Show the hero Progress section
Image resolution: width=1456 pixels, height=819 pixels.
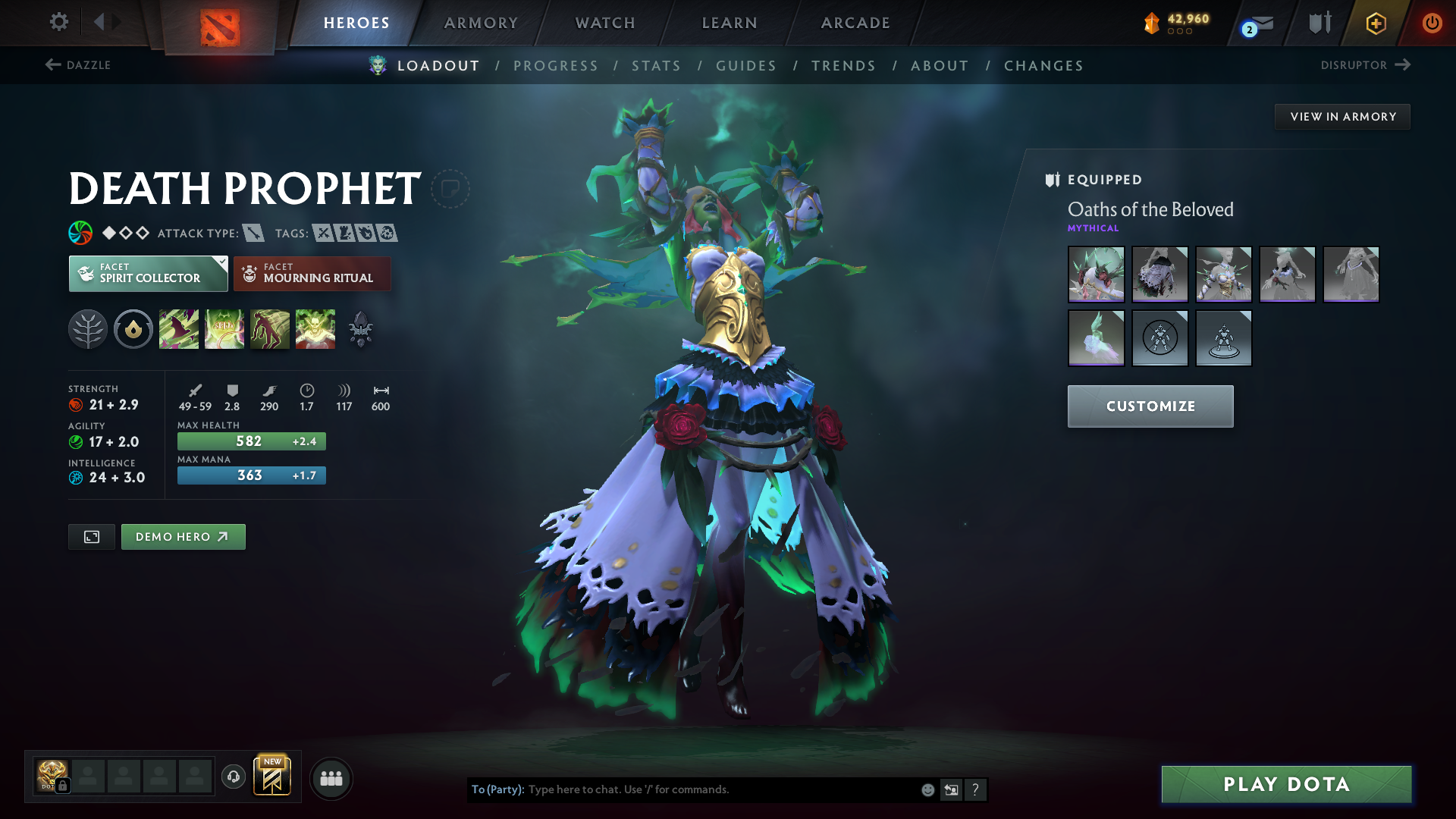click(x=556, y=66)
